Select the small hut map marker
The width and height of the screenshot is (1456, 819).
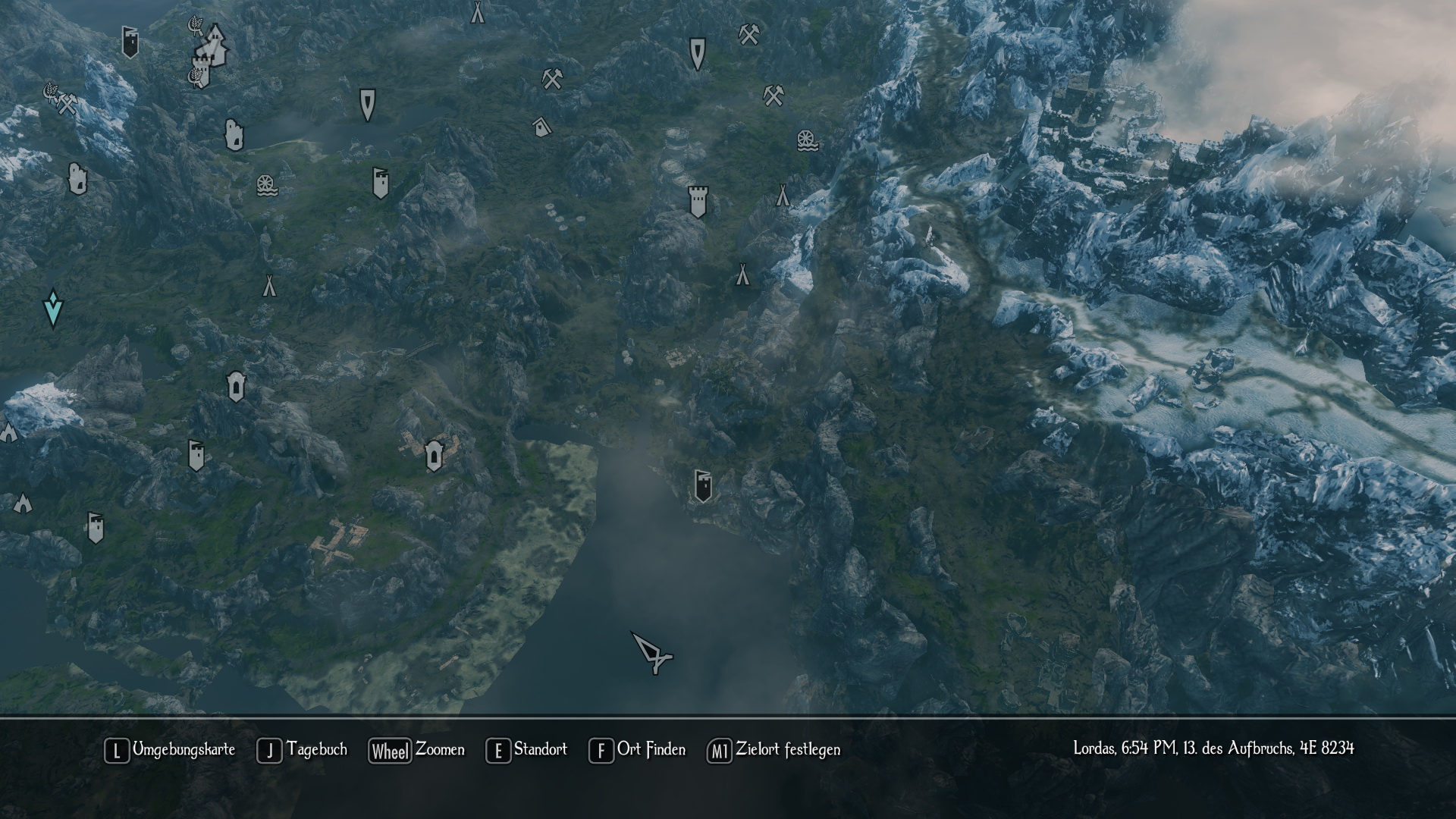(541, 127)
